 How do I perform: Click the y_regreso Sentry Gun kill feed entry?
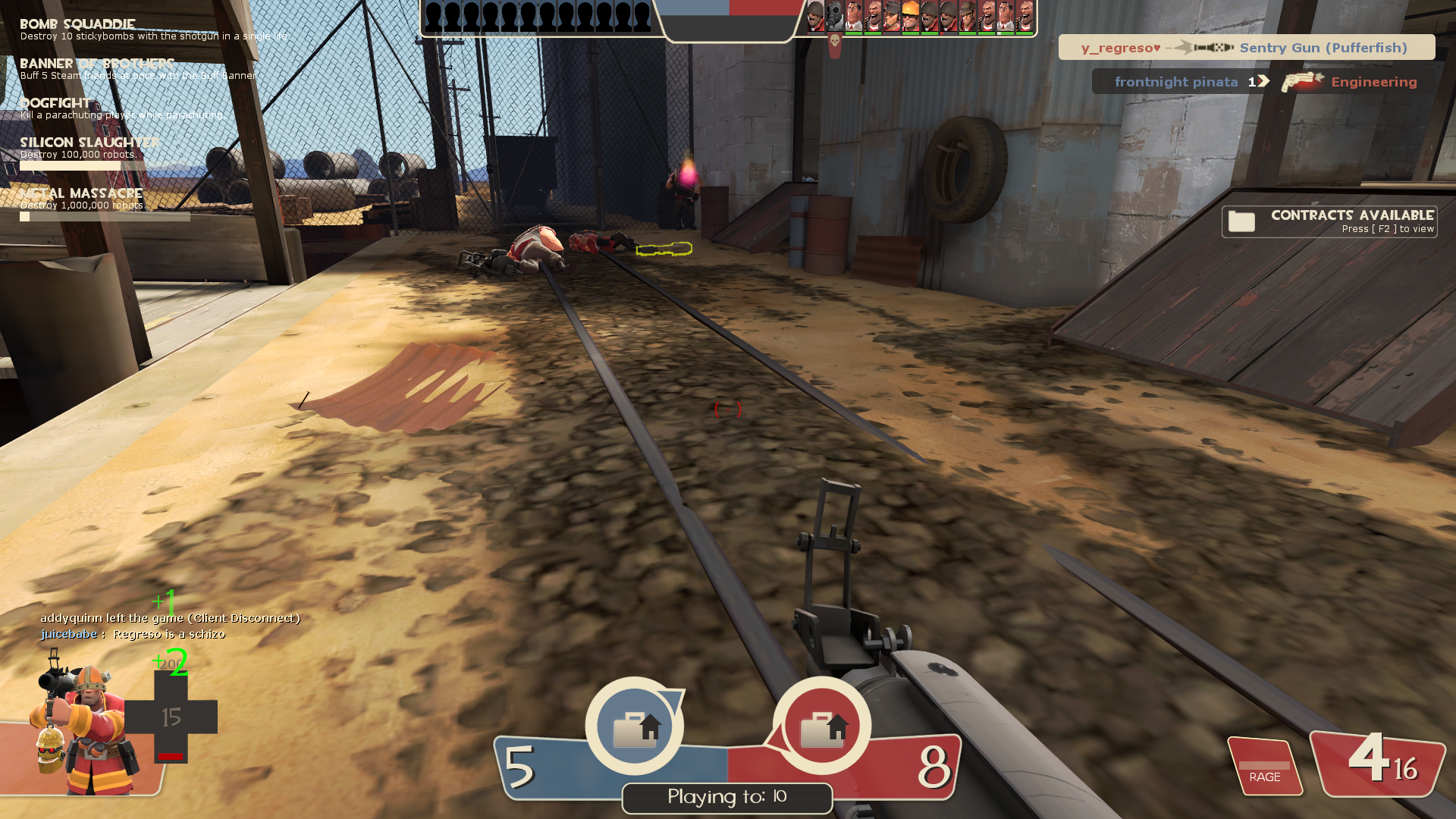click(x=1246, y=48)
